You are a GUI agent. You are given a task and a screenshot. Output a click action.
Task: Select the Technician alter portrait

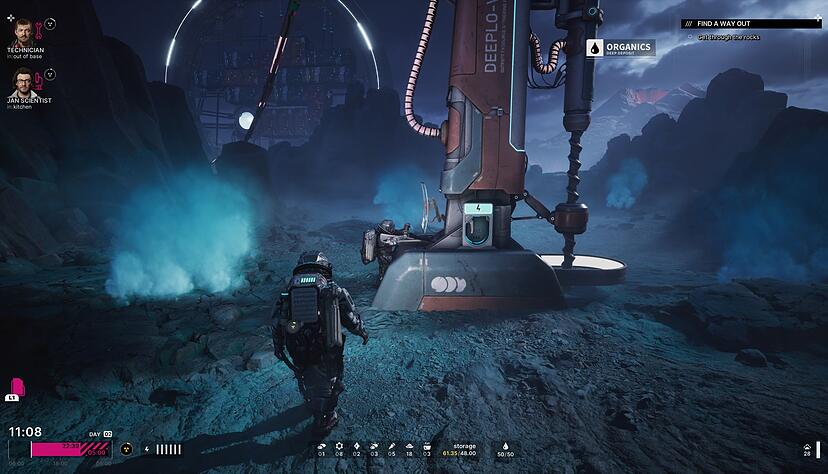tap(23, 32)
